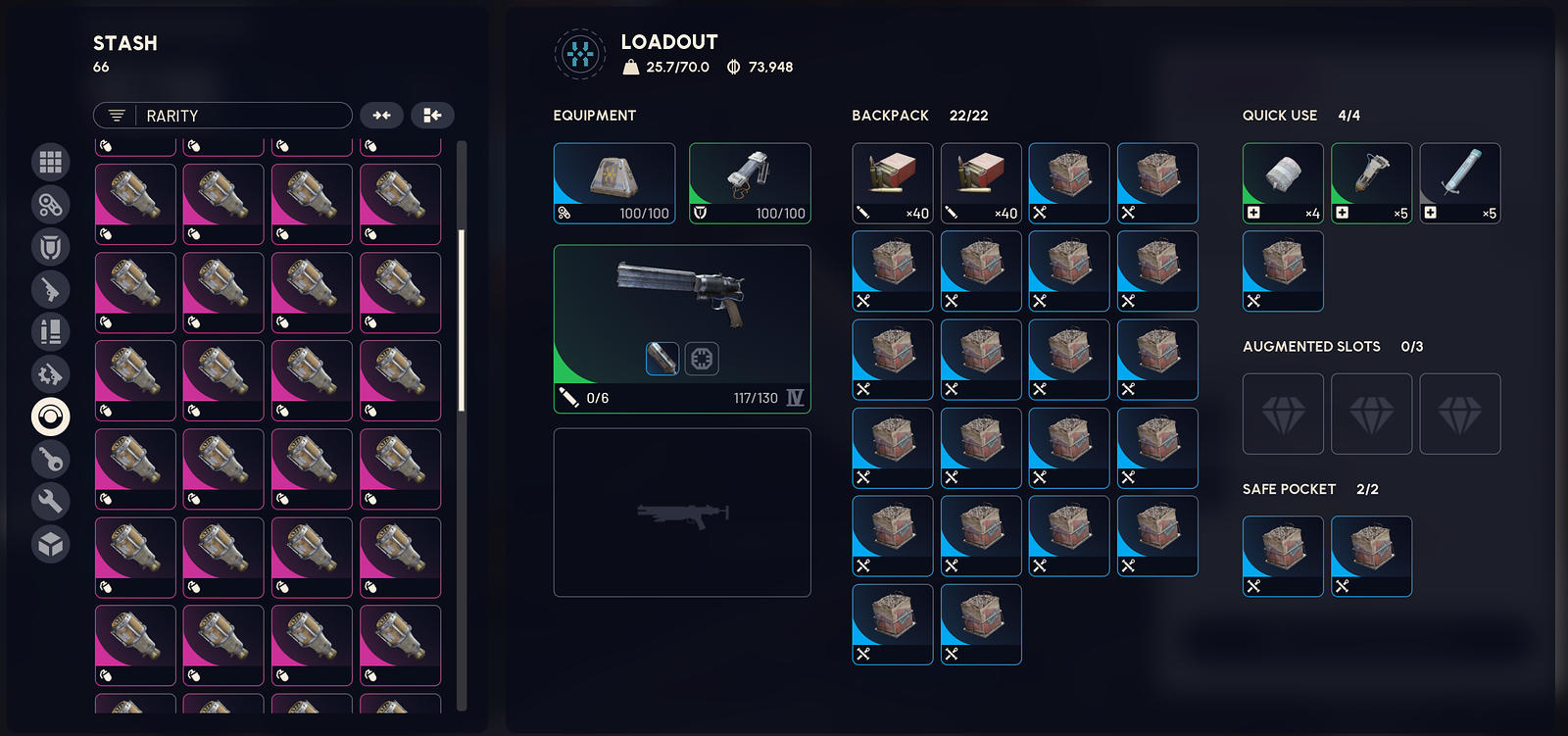
Task: Show all stash items with grid filter
Action: pos(51,162)
